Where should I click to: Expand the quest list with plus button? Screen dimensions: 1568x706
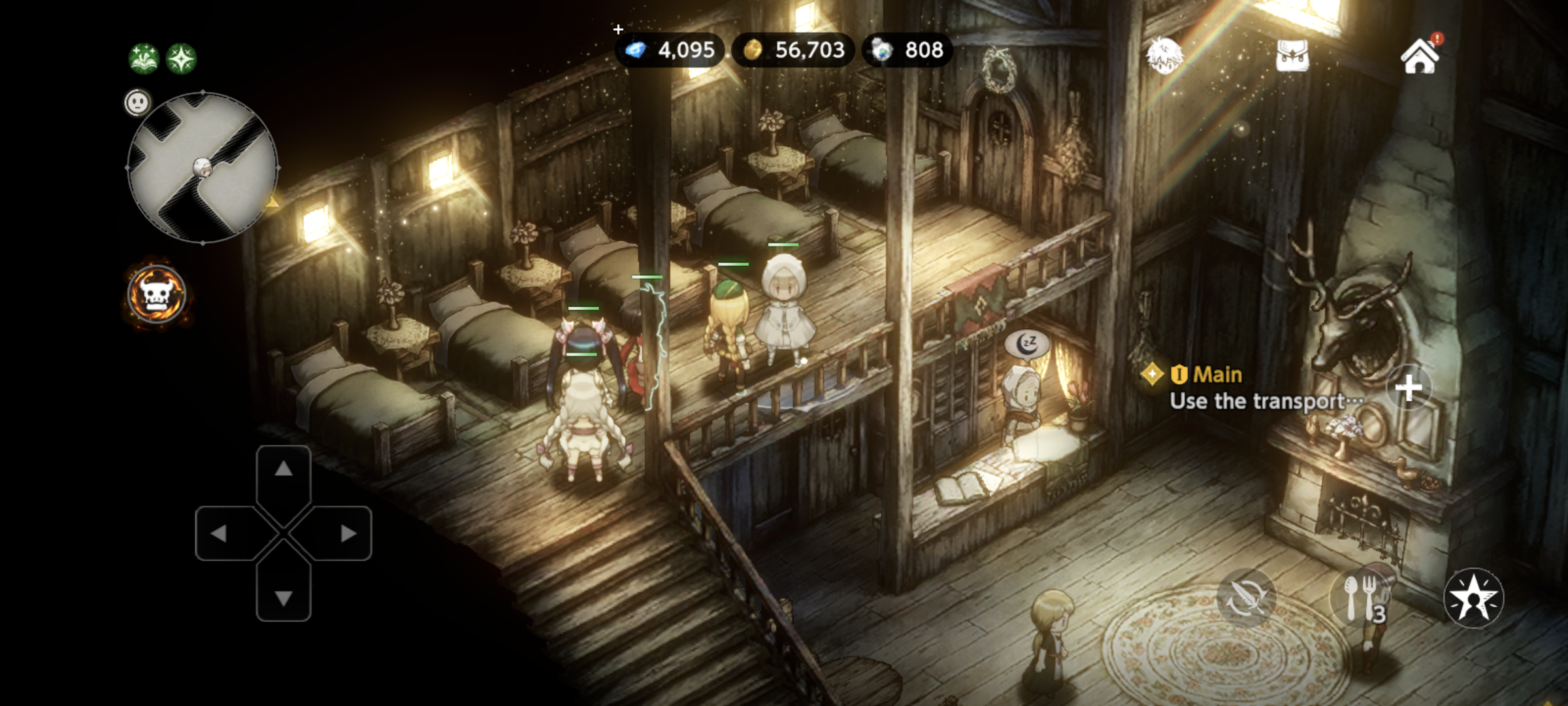click(1409, 388)
